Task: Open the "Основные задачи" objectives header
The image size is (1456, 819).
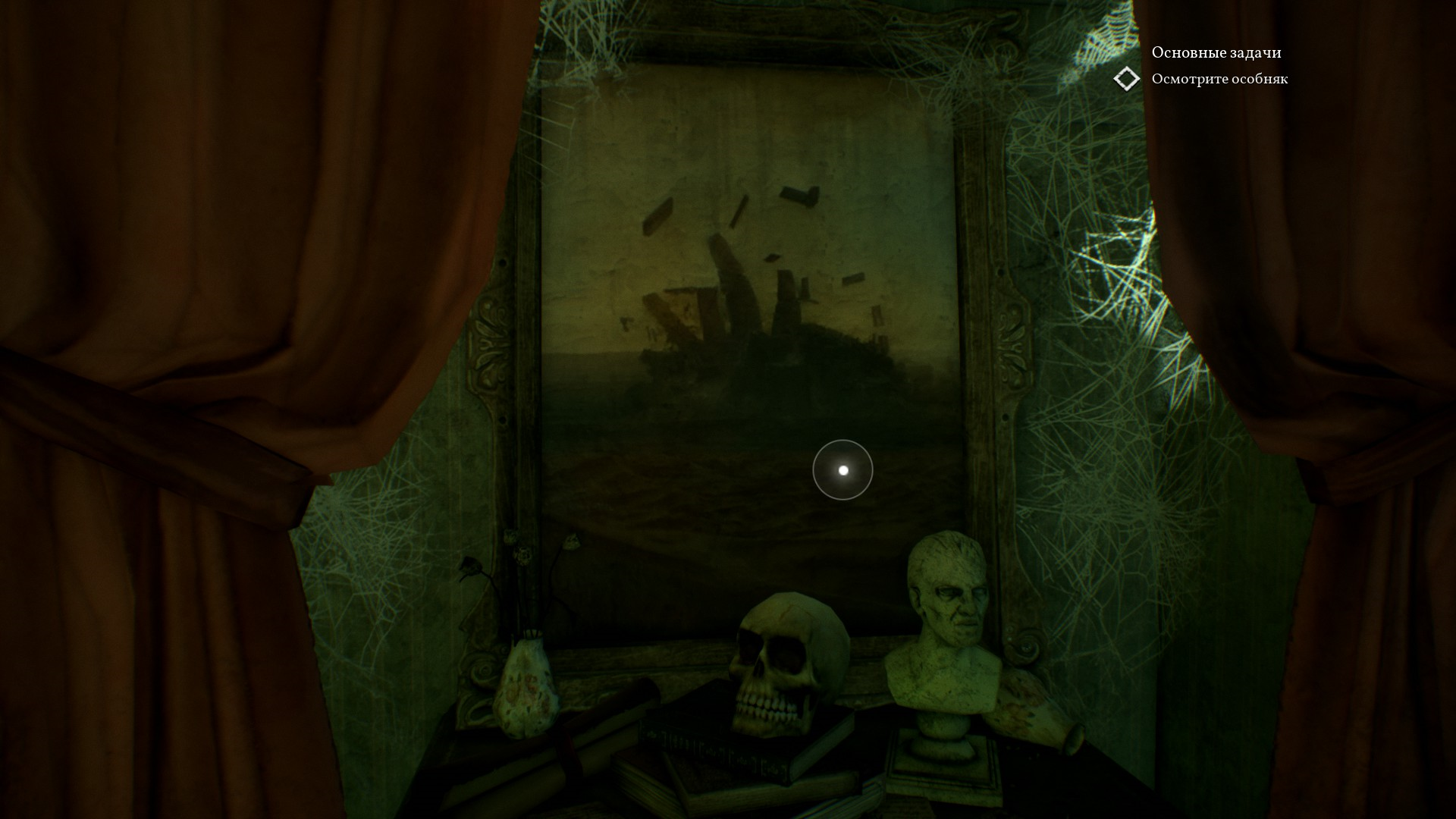Action: coord(1216,52)
